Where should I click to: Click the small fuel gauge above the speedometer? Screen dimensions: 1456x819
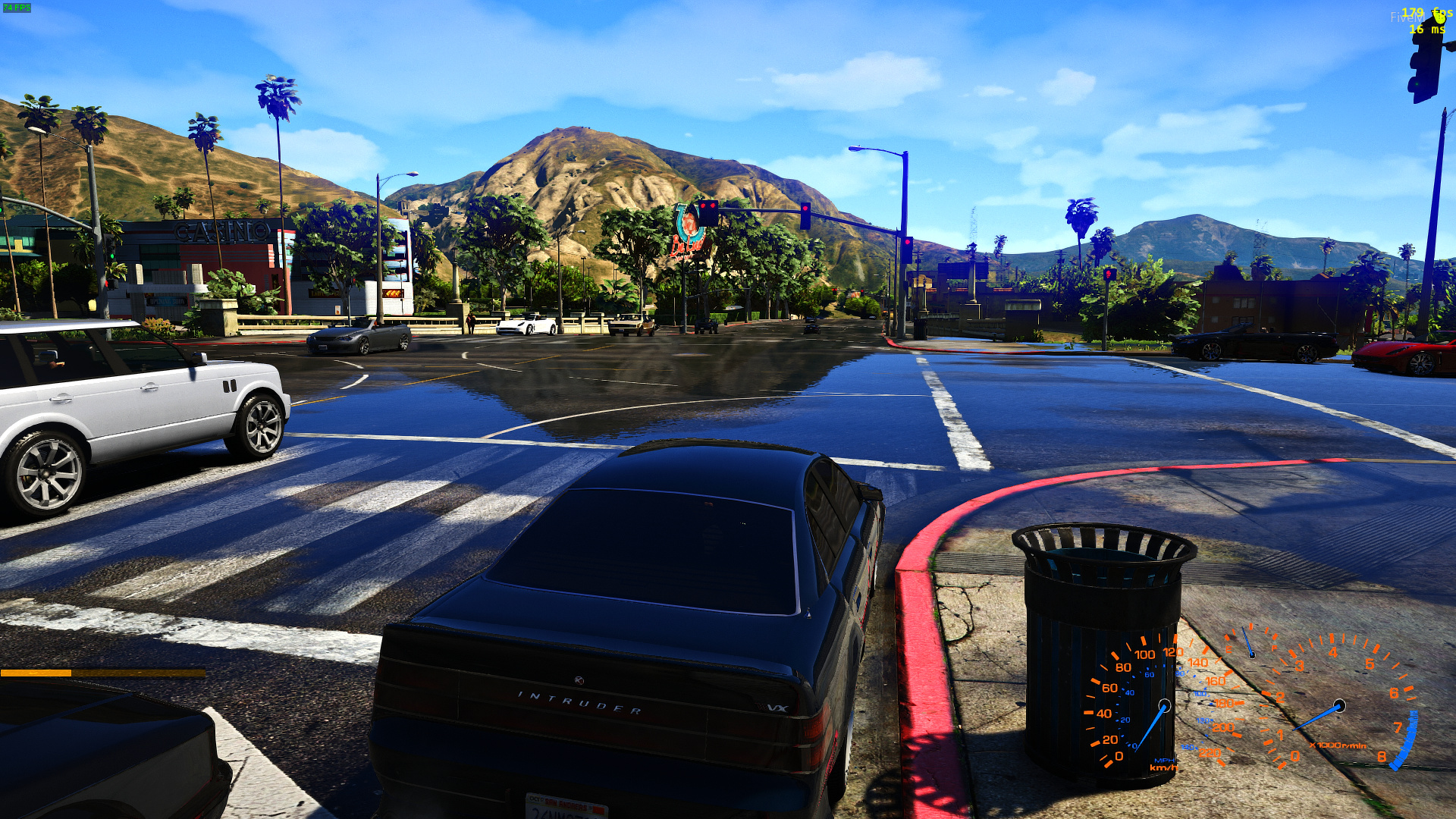pos(1251,652)
